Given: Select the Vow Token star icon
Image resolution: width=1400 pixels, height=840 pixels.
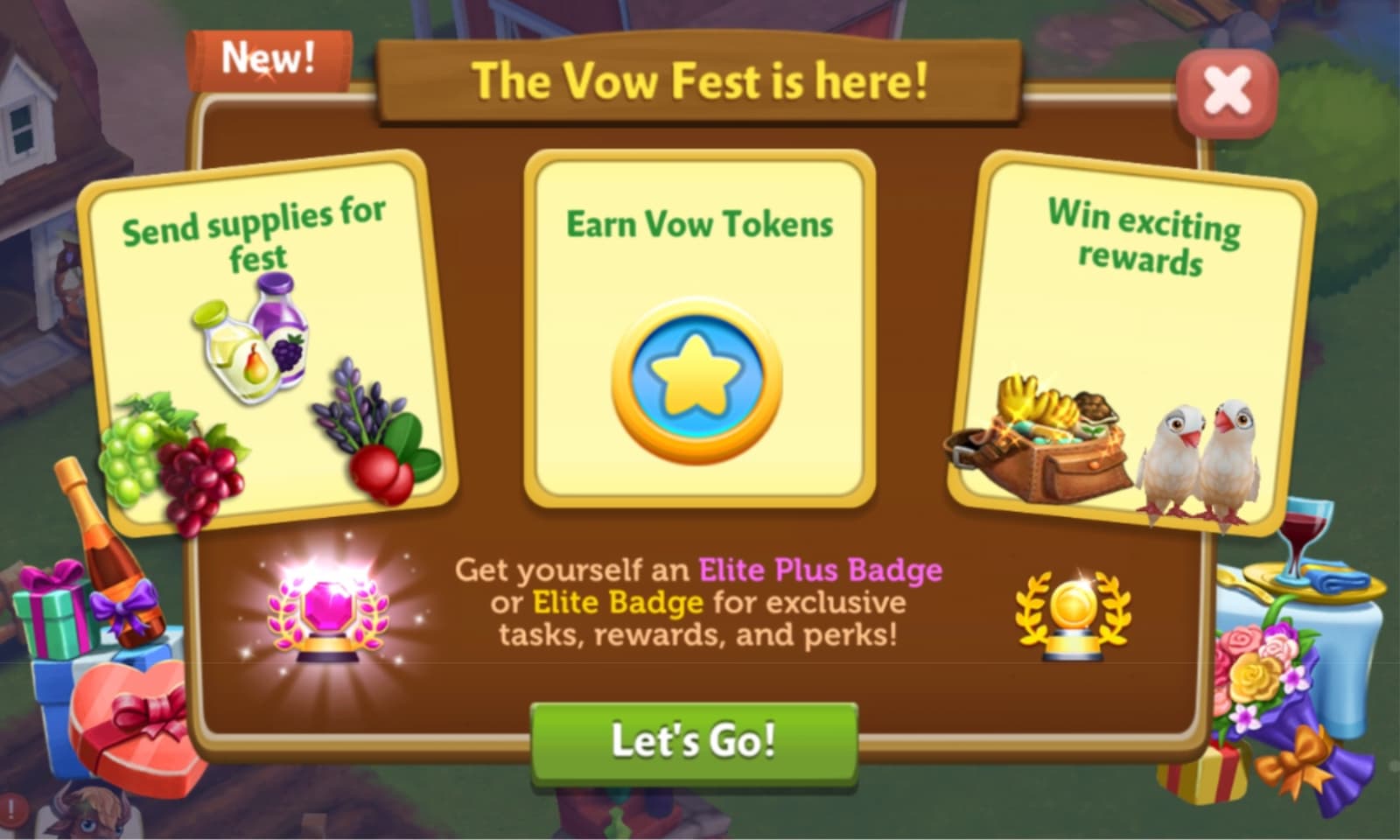Looking at the screenshot, I should (696, 378).
